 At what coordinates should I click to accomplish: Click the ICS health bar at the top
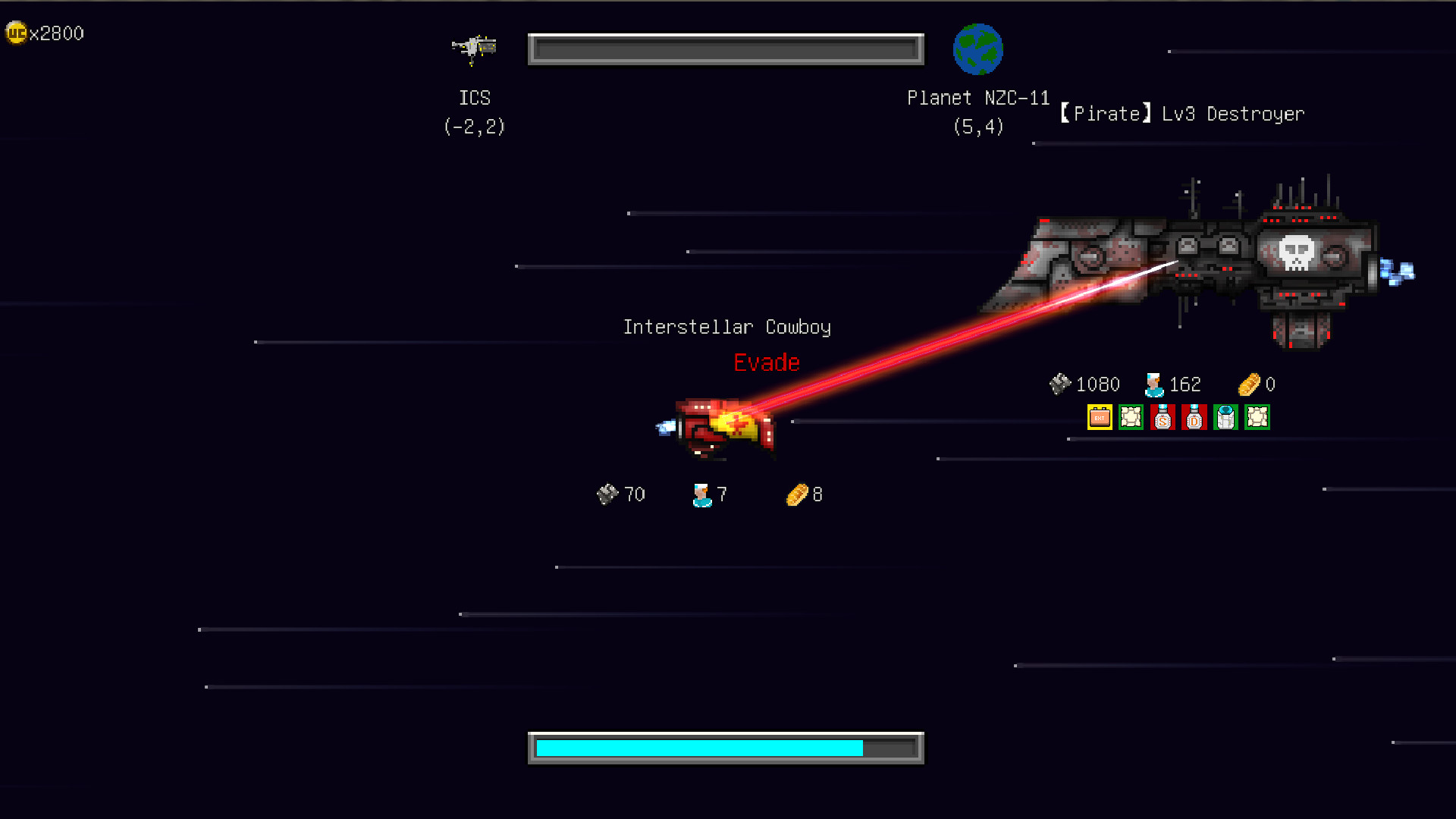coord(725,48)
